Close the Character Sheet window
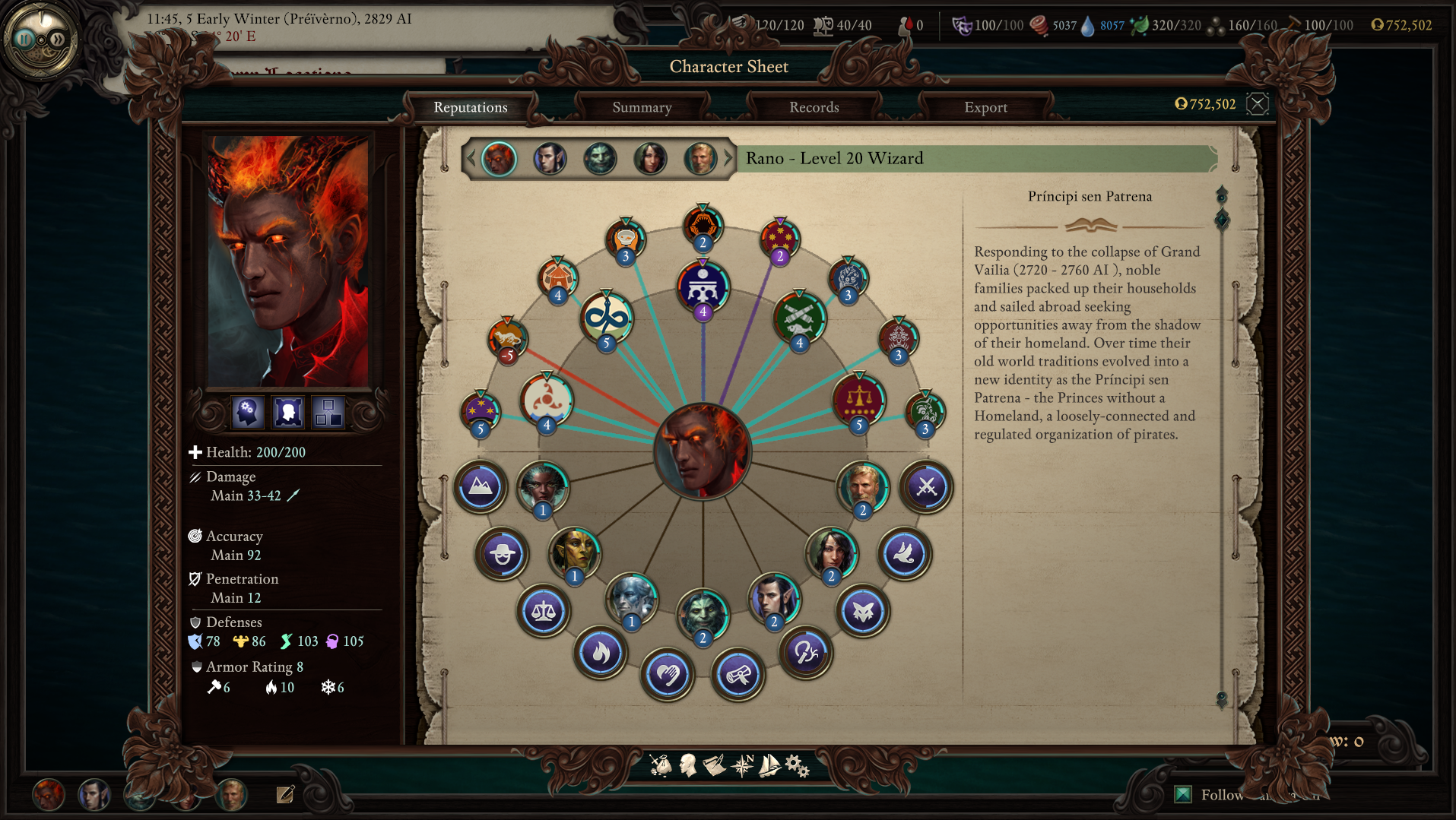Image resolution: width=1456 pixels, height=820 pixels. pos(1258,104)
